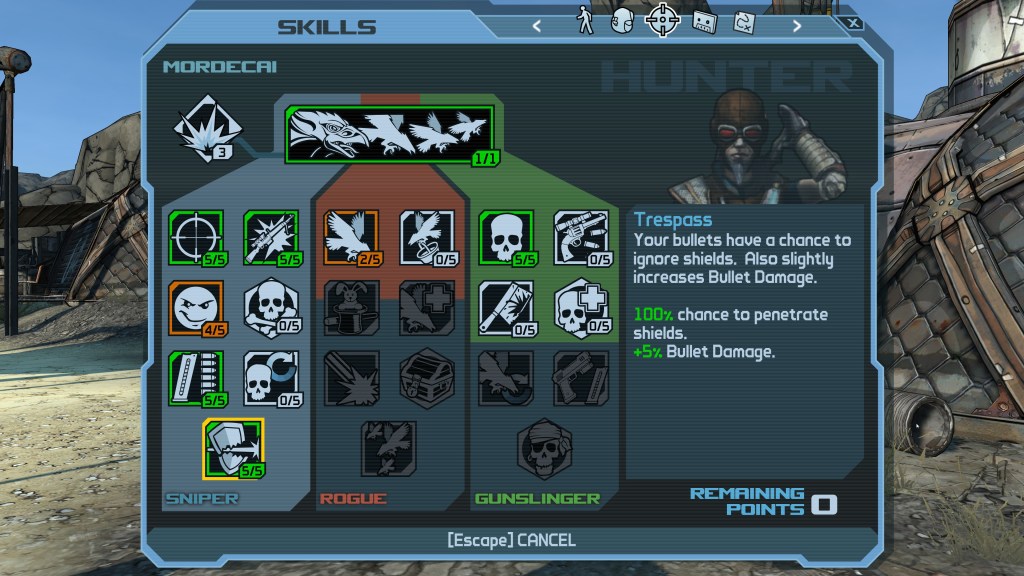Screen dimensions: 1024x576
Task: Close the Skills window with the X
Action: point(853,22)
